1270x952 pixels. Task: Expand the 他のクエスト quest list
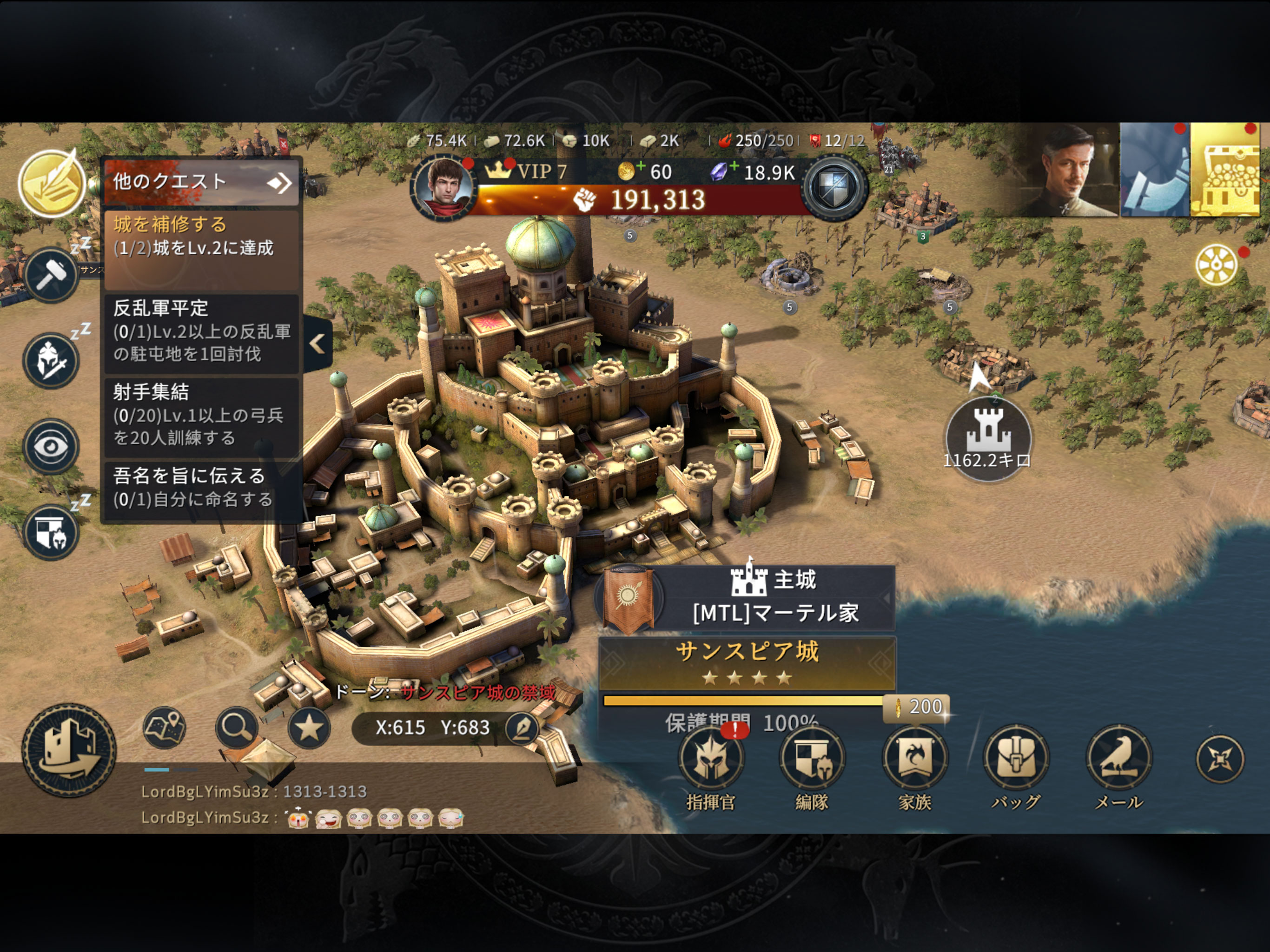[201, 182]
